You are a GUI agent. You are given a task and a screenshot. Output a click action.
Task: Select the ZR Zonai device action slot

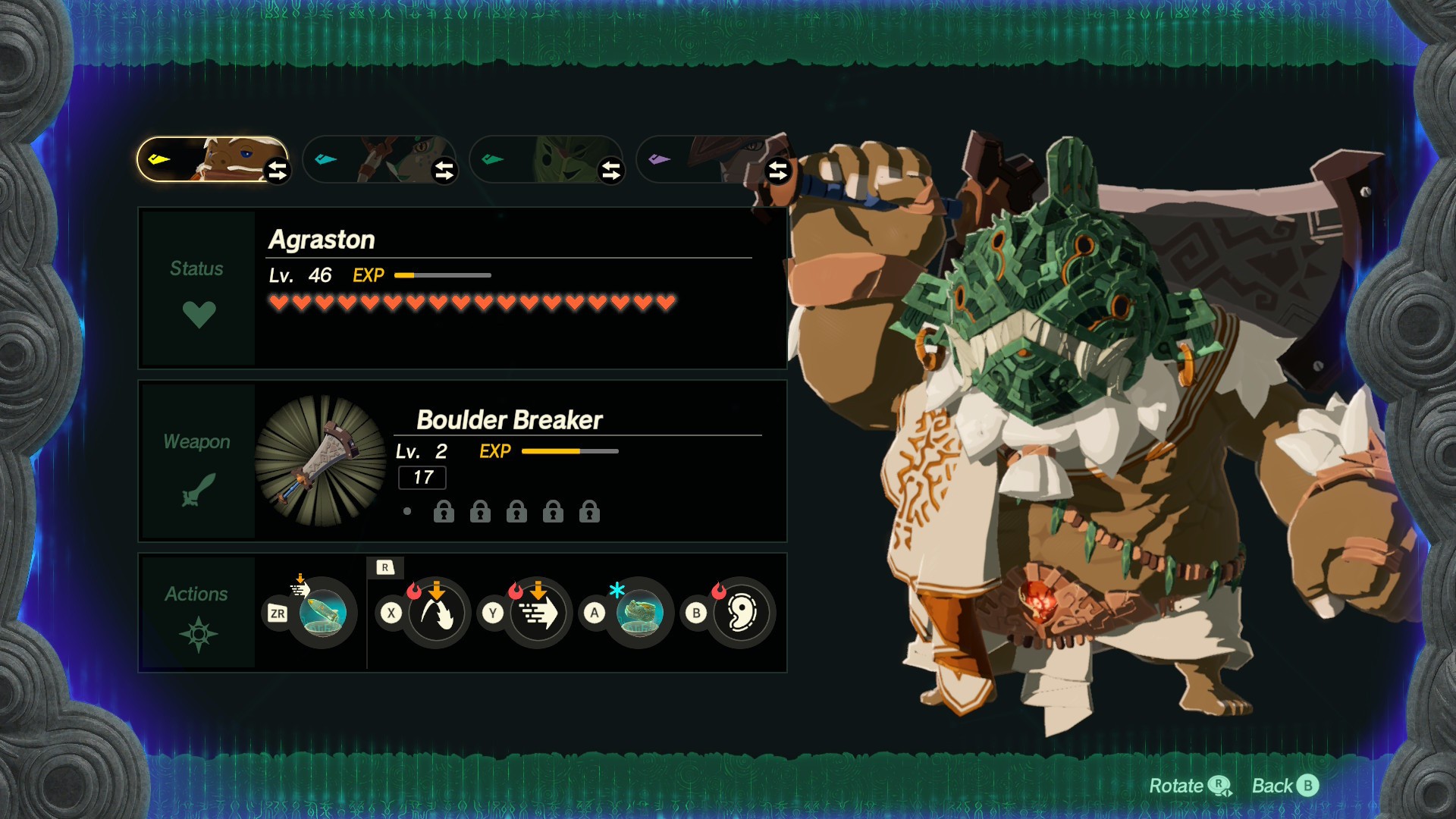pyautogui.click(x=323, y=613)
